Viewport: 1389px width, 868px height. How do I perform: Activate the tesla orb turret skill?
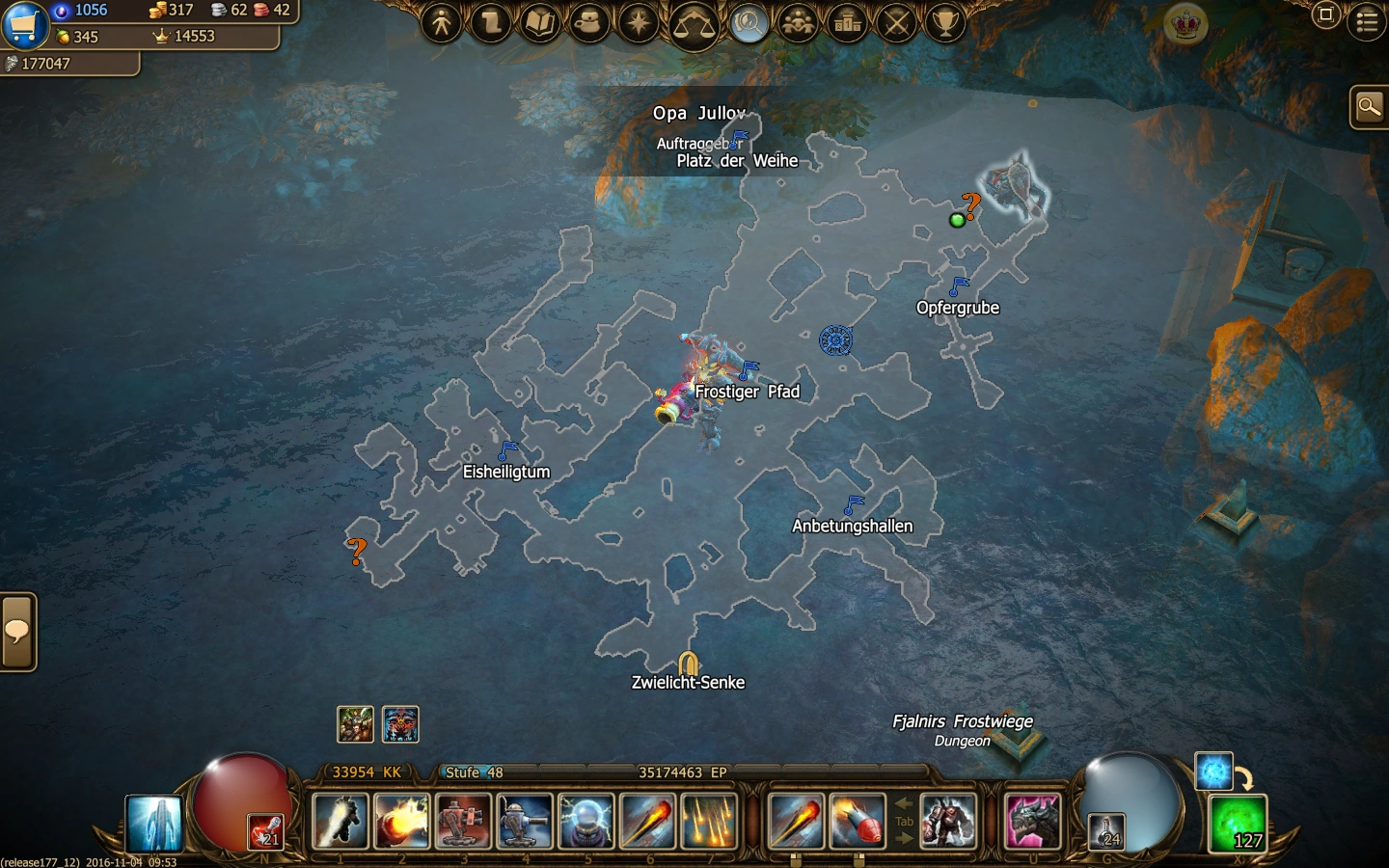point(586,821)
